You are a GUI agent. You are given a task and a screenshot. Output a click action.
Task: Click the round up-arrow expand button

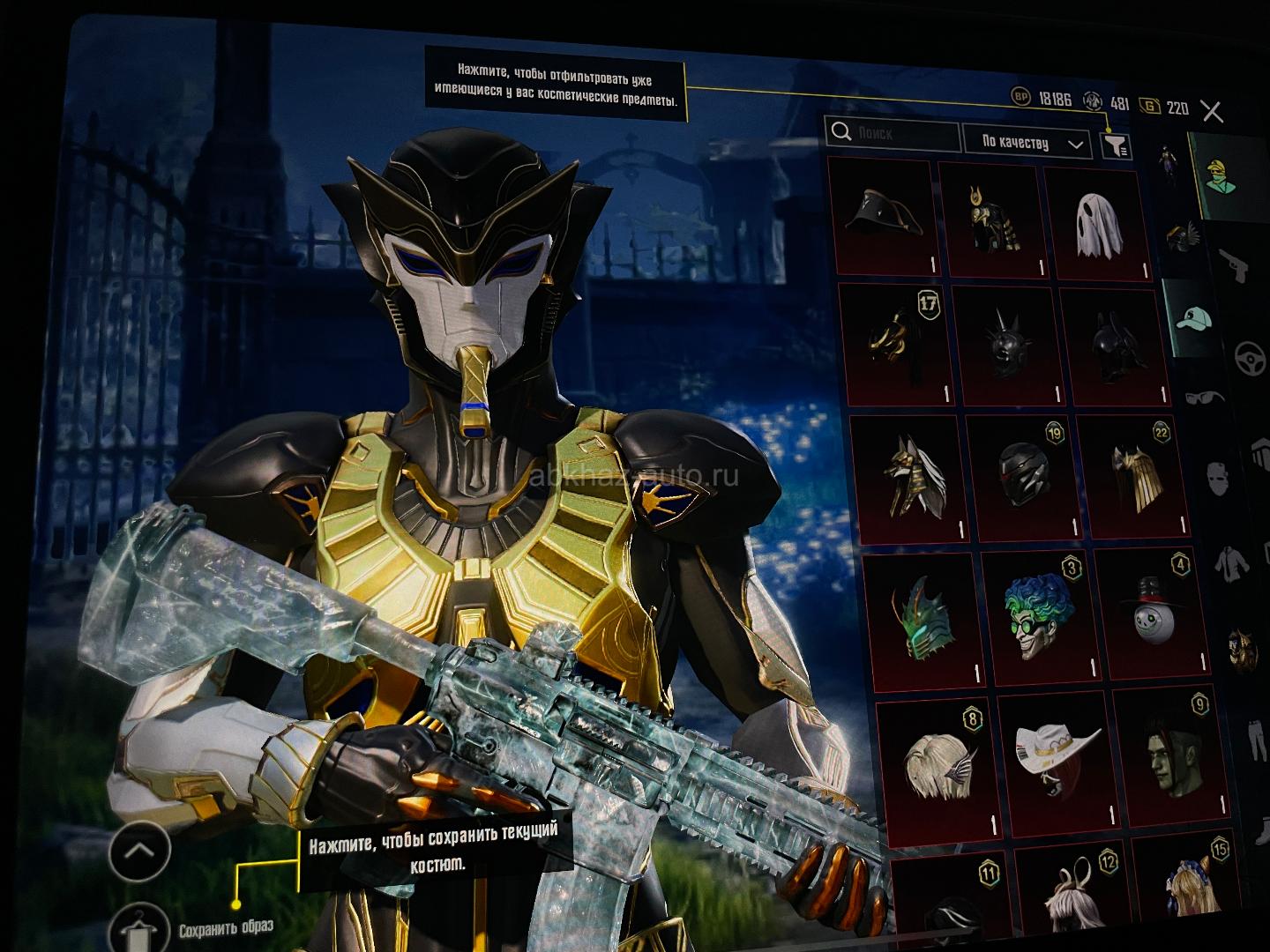click(x=139, y=852)
